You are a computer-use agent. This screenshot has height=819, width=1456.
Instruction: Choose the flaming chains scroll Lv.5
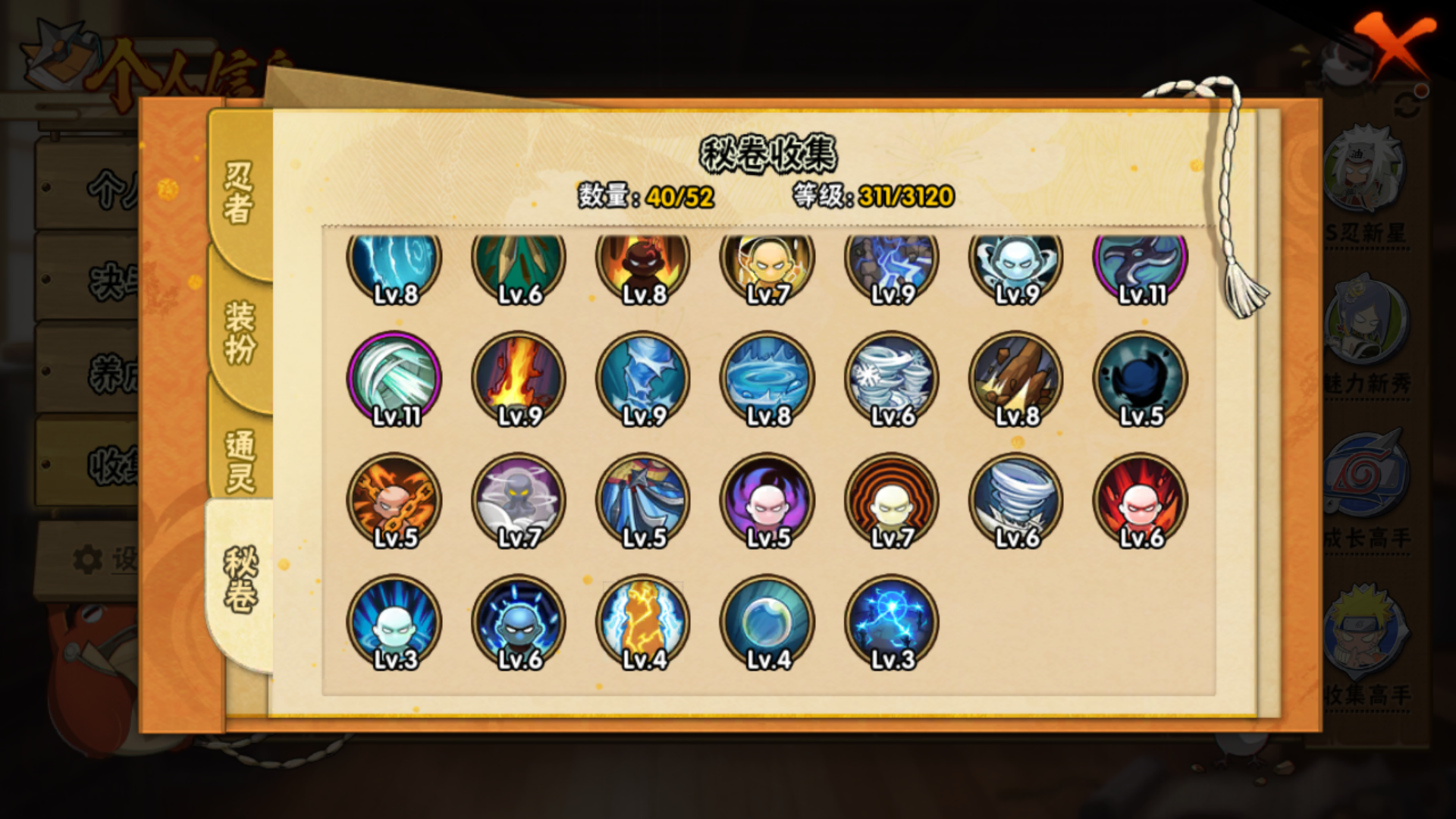(x=394, y=500)
